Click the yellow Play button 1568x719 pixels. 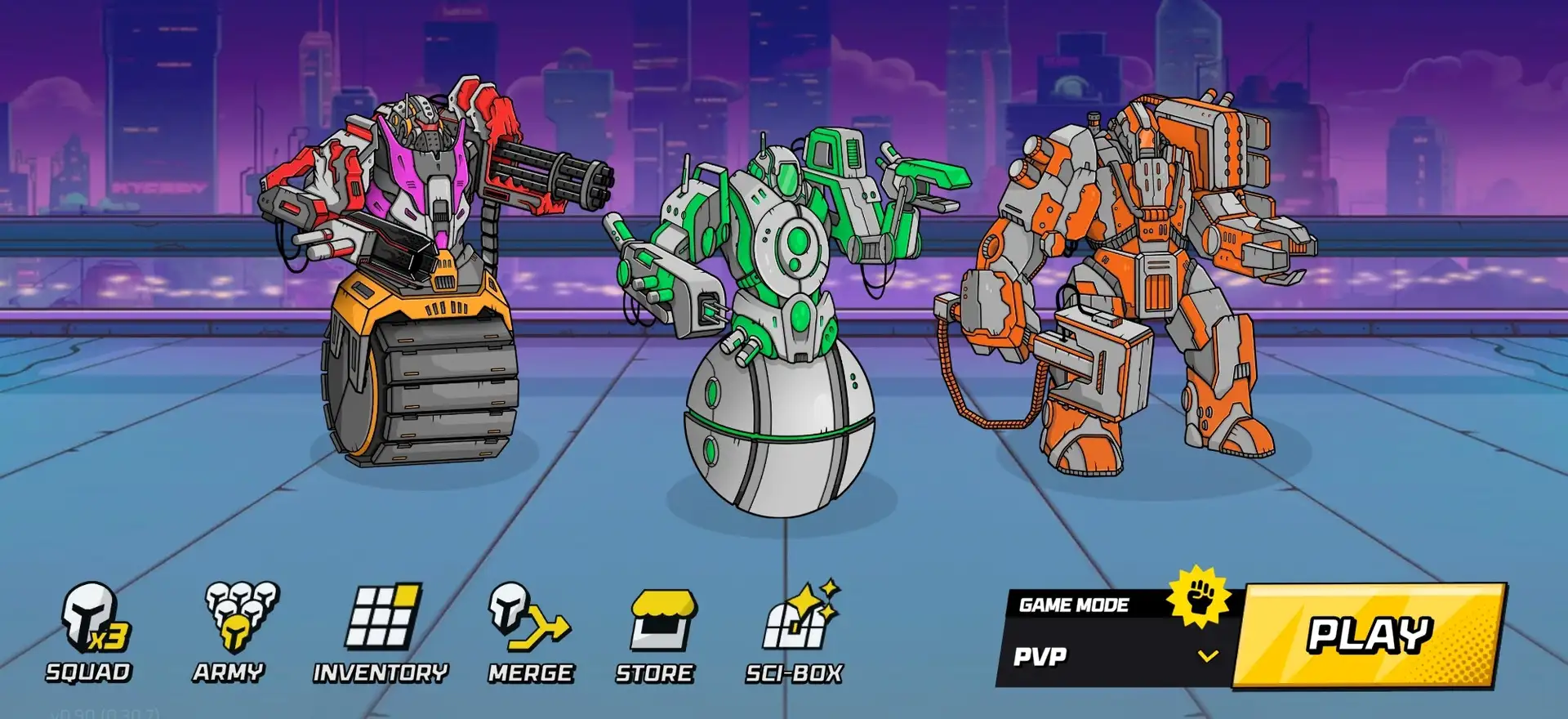pyautogui.click(x=1369, y=635)
